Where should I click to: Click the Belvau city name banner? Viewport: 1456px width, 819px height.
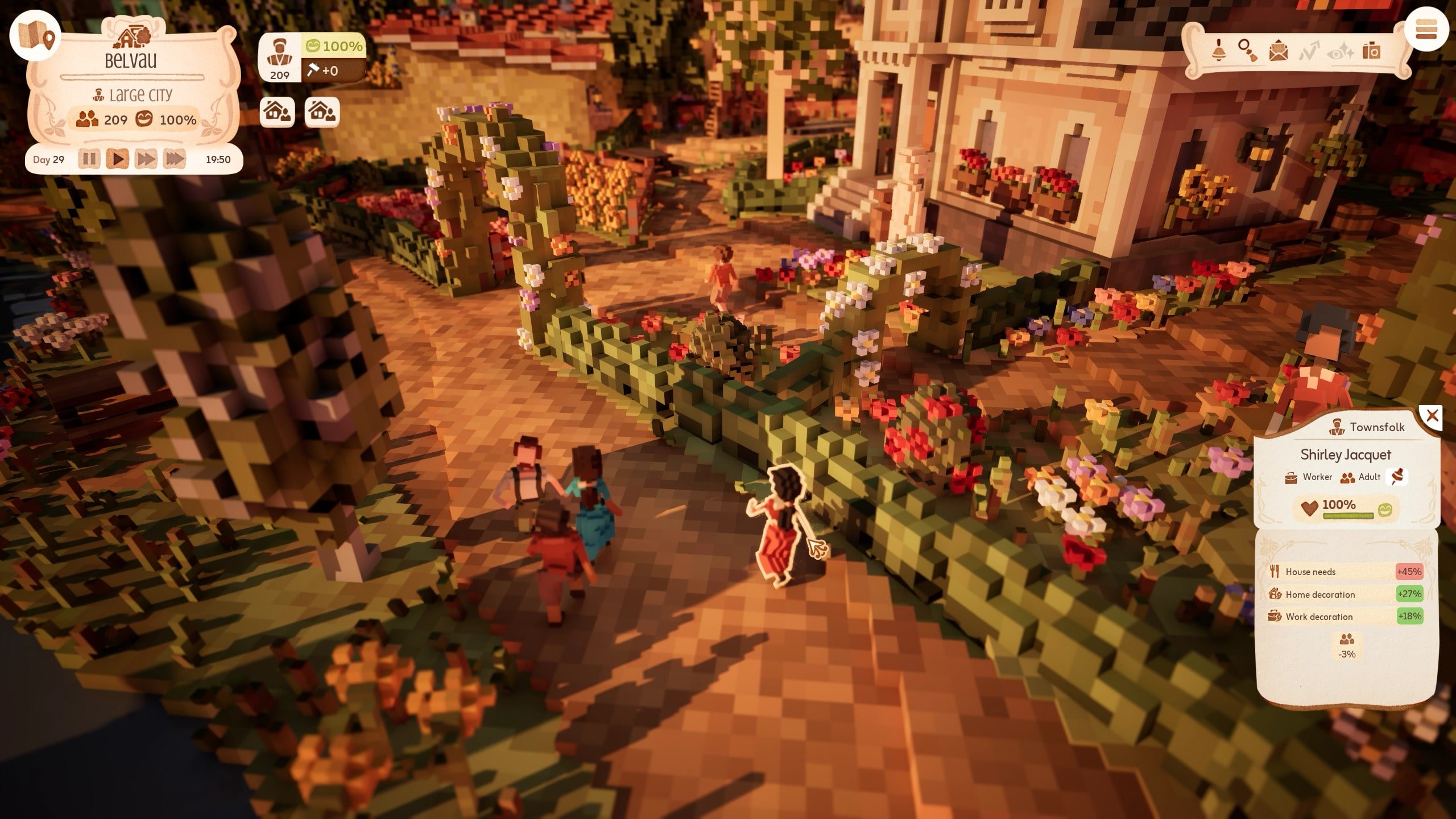pyautogui.click(x=130, y=60)
